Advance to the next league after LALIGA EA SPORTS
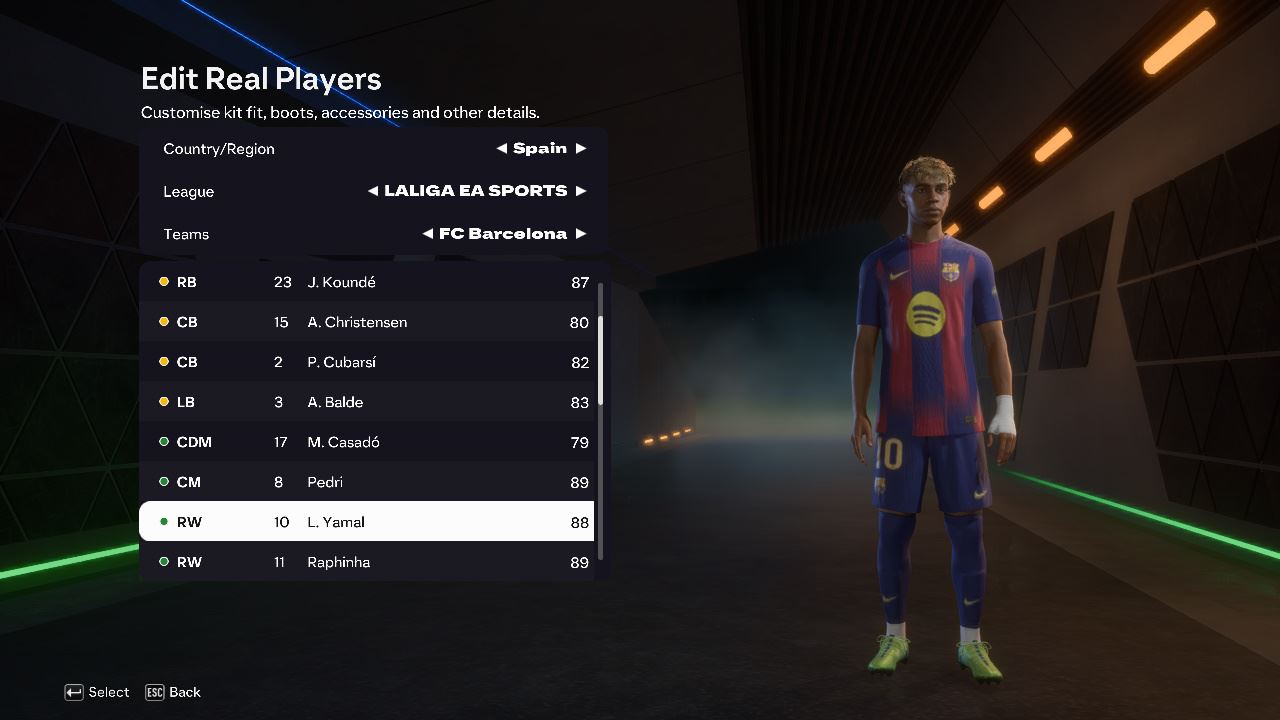The width and height of the screenshot is (1280, 720). pyautogui.click(x=580, y=191)
